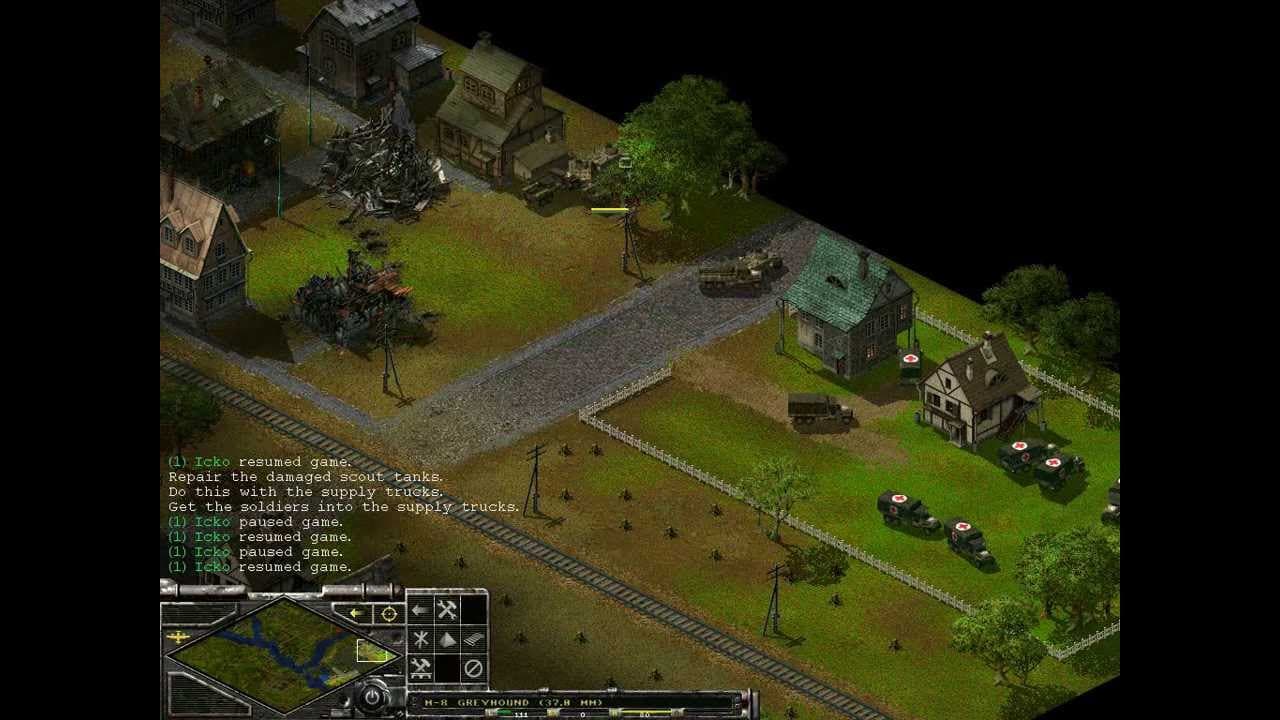
Task: Click the yellow back arrow above the minimap
Action: (356, 613)
